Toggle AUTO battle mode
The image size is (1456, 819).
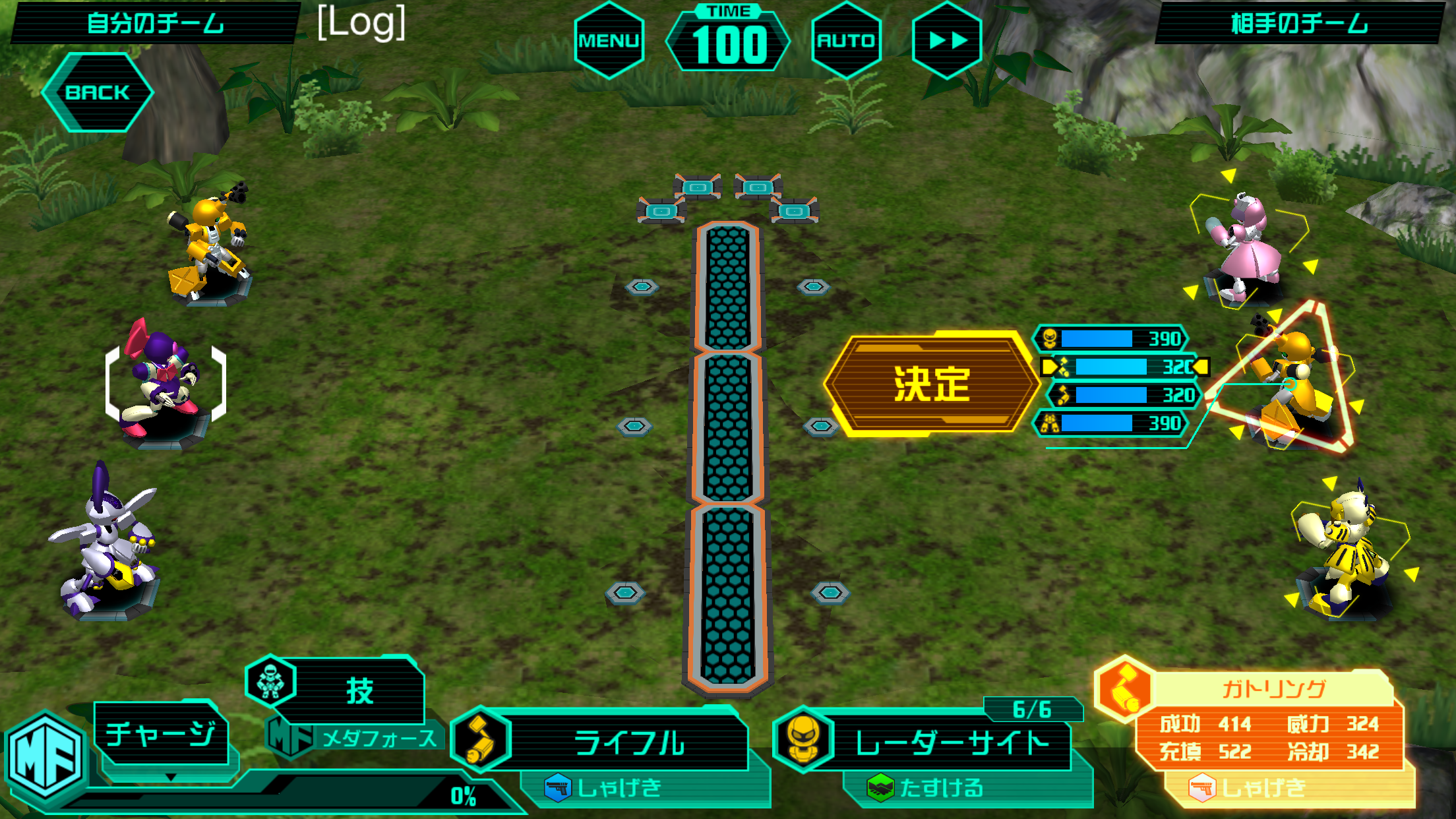click(848, 40)
